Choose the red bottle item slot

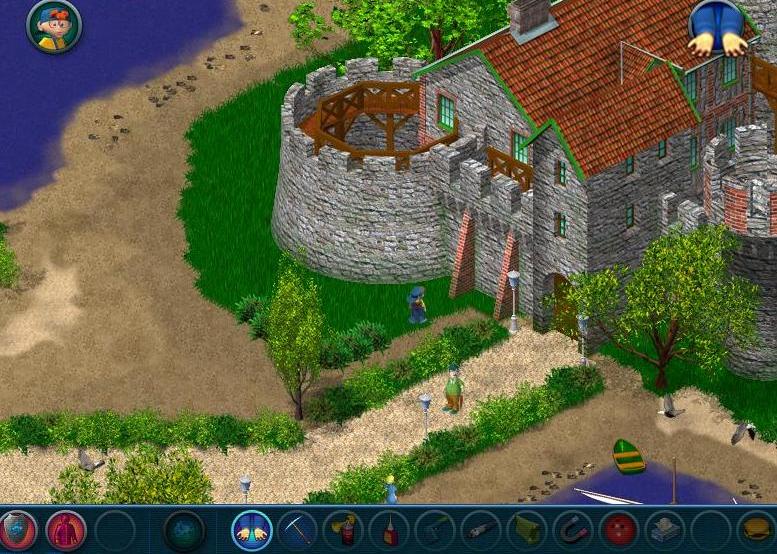[388, 529]
